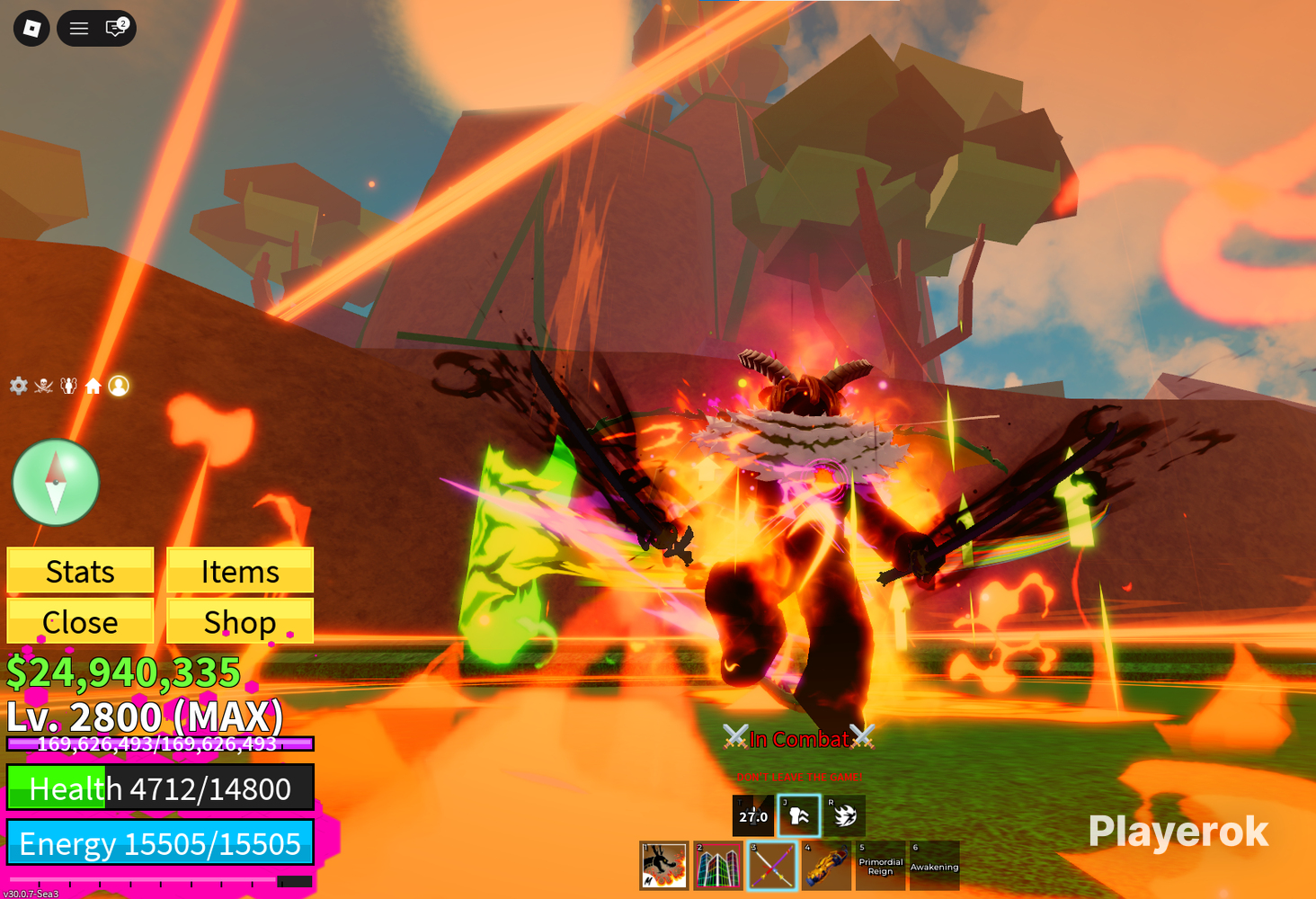Select the dragon fruit hotbar slot
Image resolution: width=1316 pixels, height=899 pixels.
point(664,866)
